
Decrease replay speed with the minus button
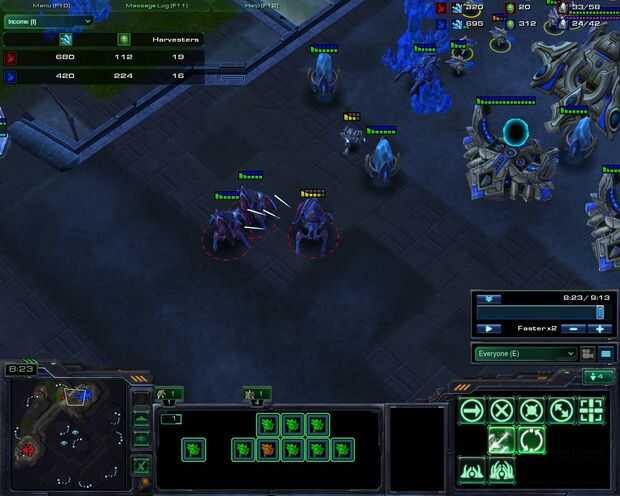coord(573,328)
